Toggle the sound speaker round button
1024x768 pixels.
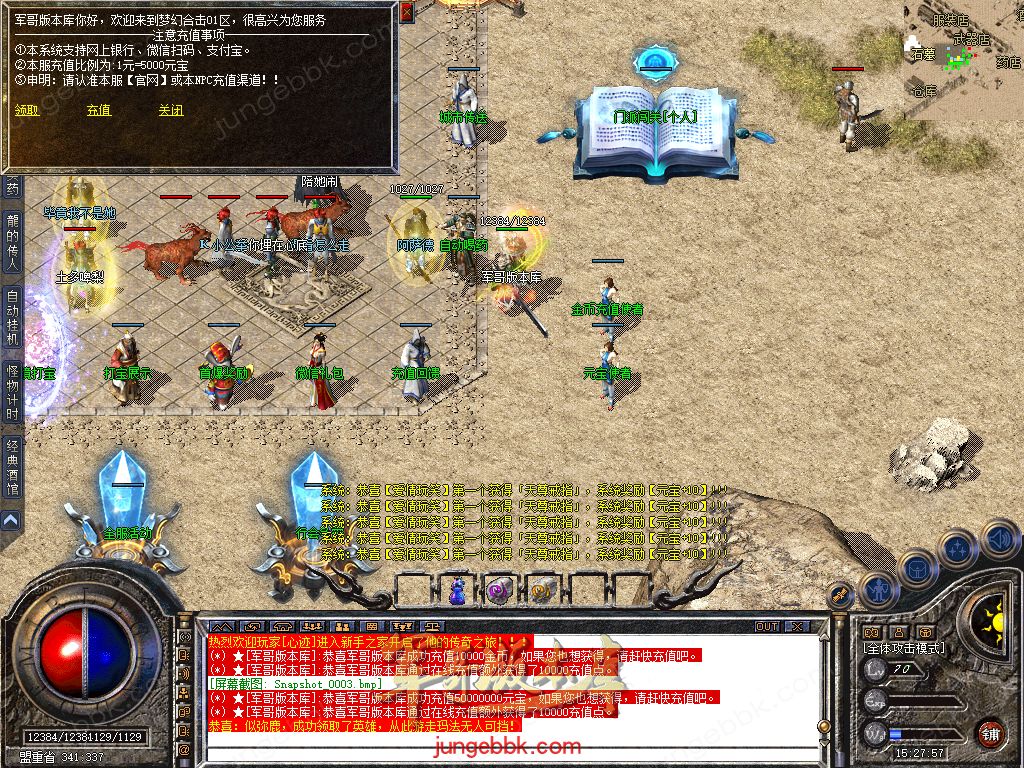point(999,537)
